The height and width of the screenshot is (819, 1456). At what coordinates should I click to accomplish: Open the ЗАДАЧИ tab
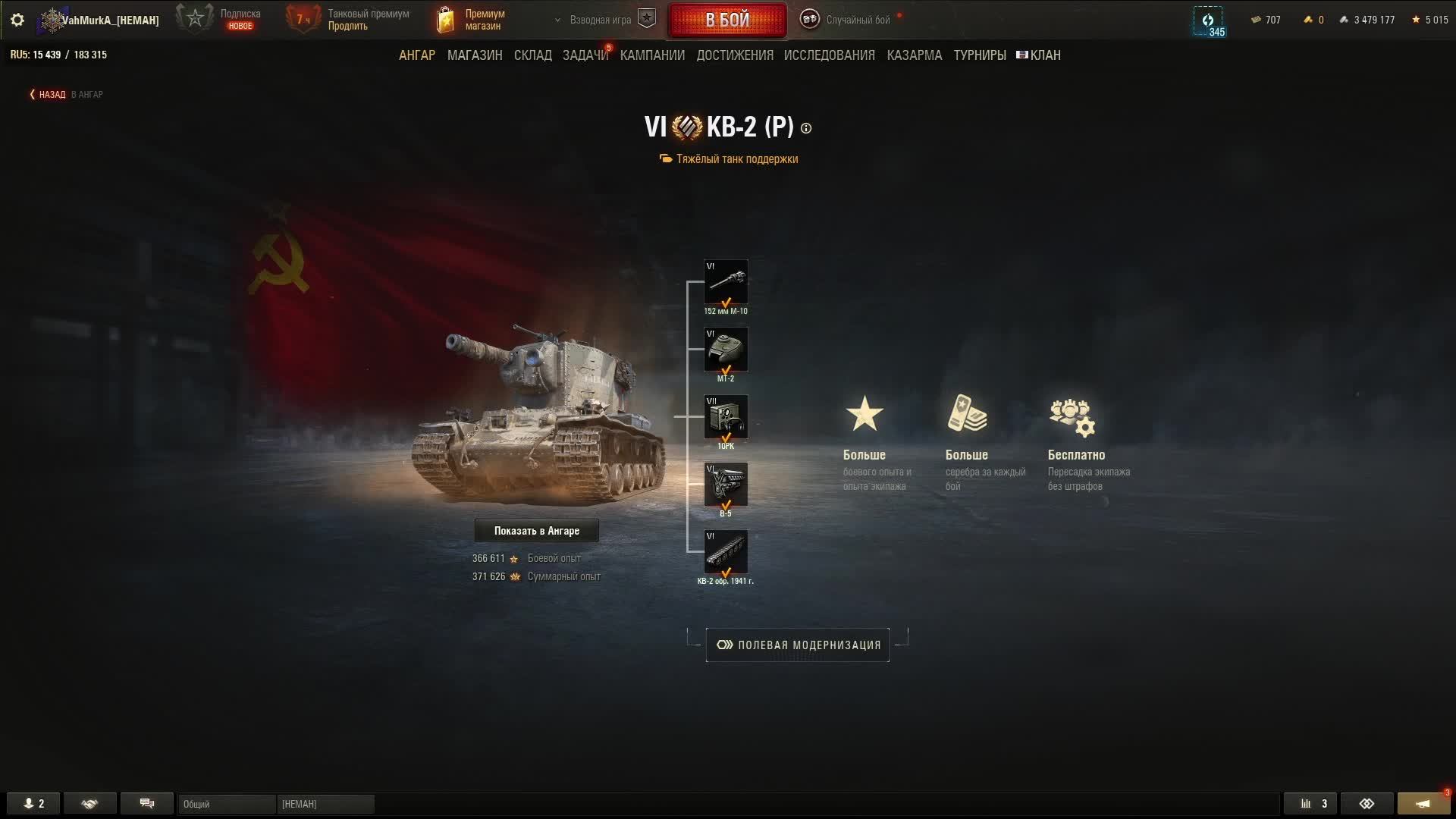point(585,55)
